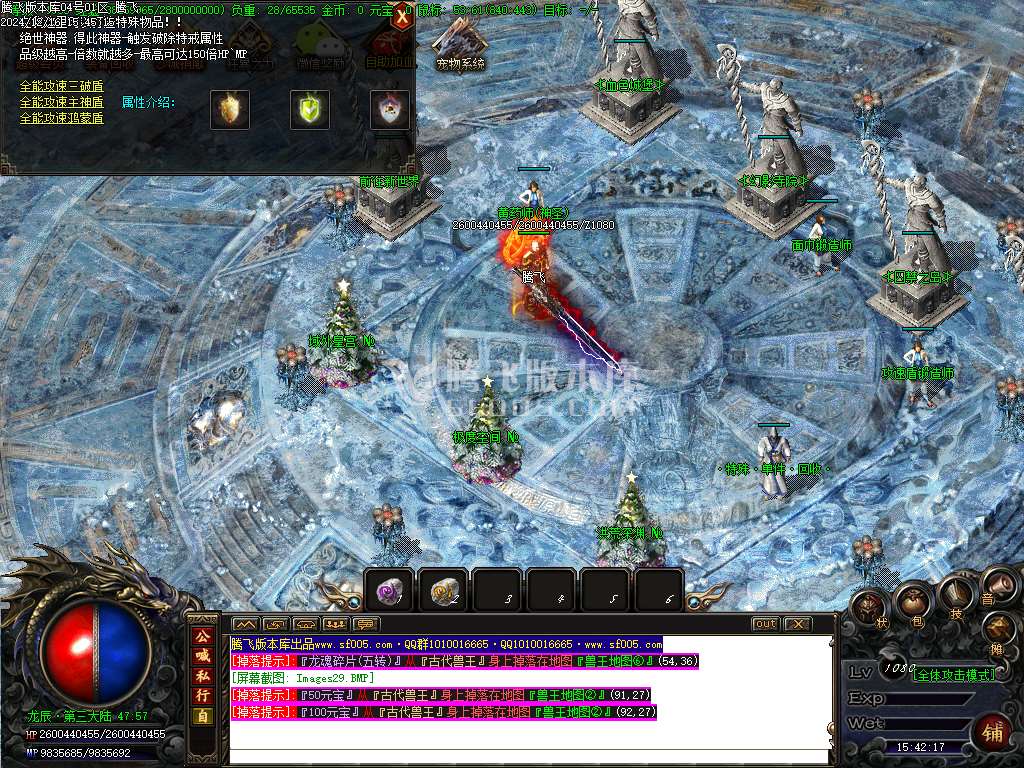This screenshot has height=768, width=1024.
Task: Open the skills (技) book
Action: pyautogui.click(x=955, y=593)
